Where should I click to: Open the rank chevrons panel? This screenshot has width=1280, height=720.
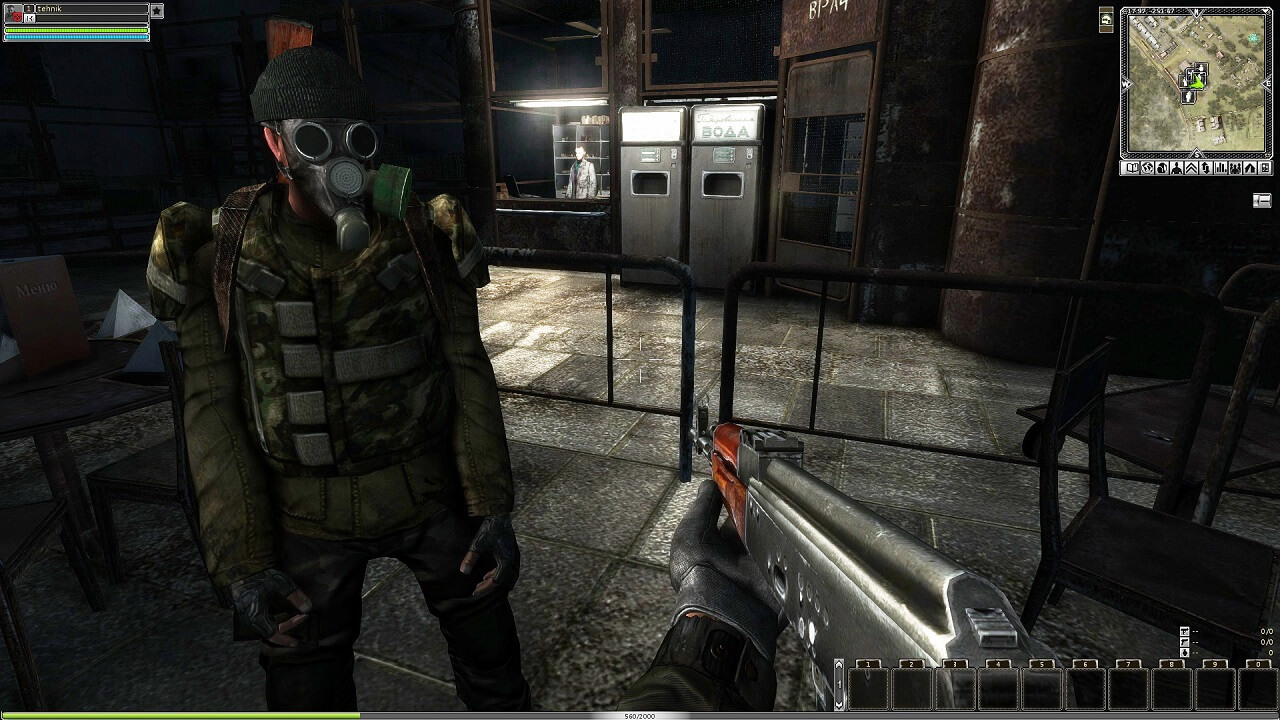[1191, 168]
